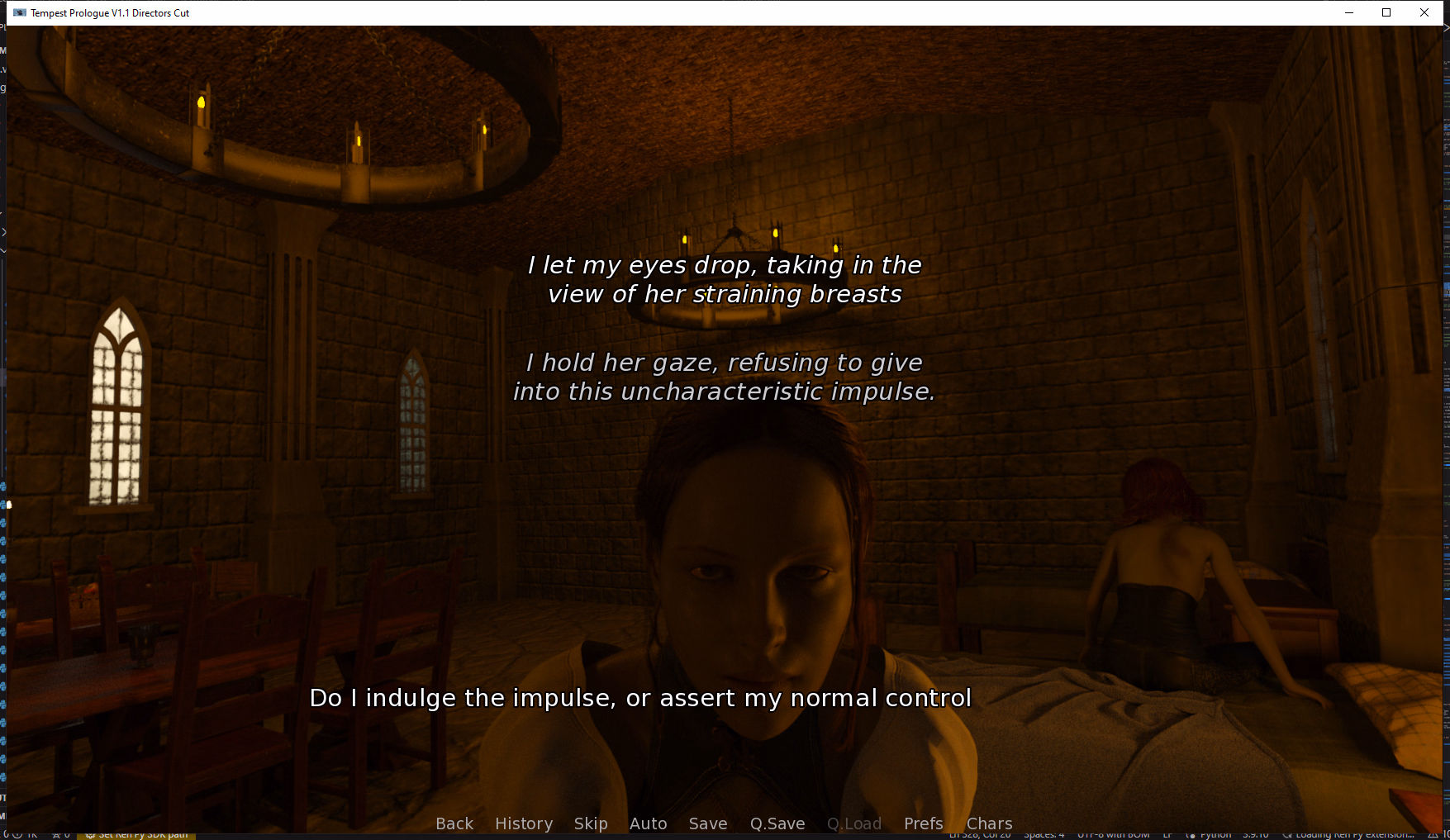Screen dimensions: 1450x840
Task: Show the Chars screen
Action: click(989, 823)
